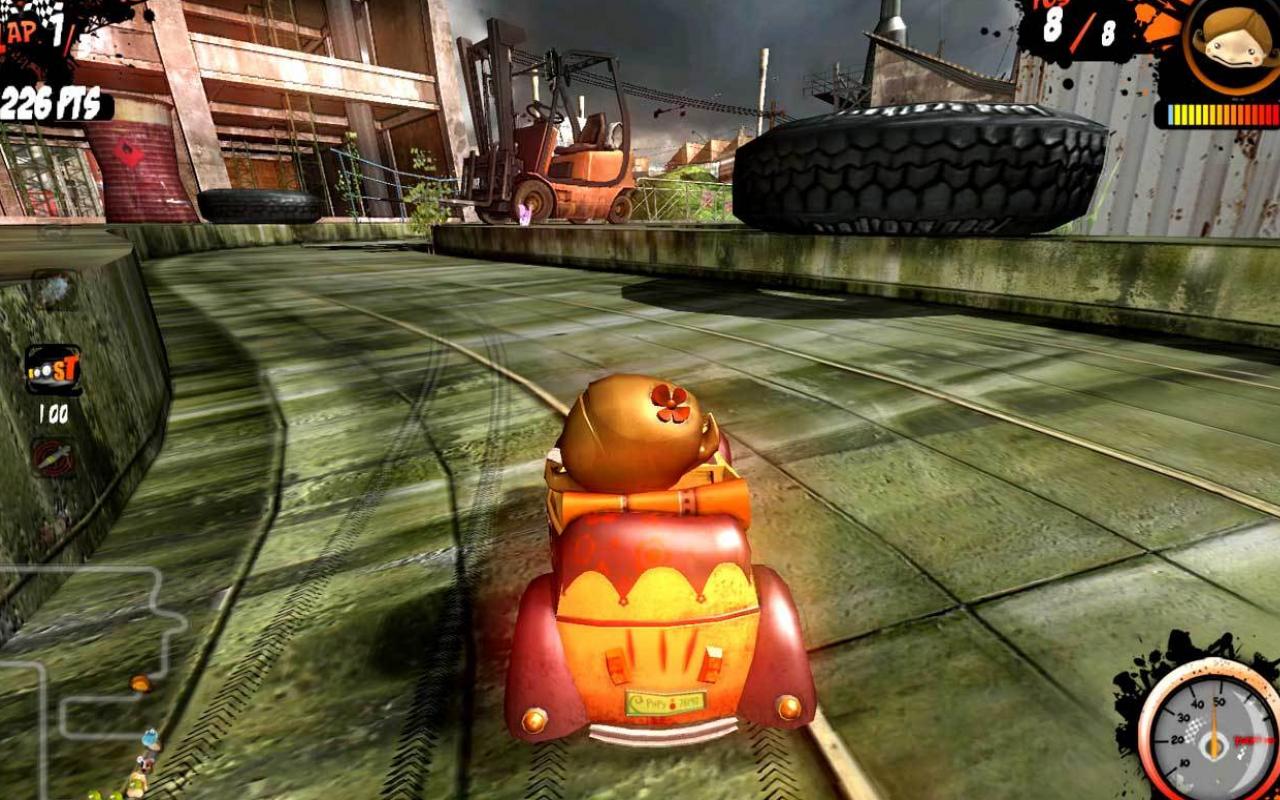Expand the 226 PTS score panel
The image size is (1280, 800).
(x=48, y=100)
